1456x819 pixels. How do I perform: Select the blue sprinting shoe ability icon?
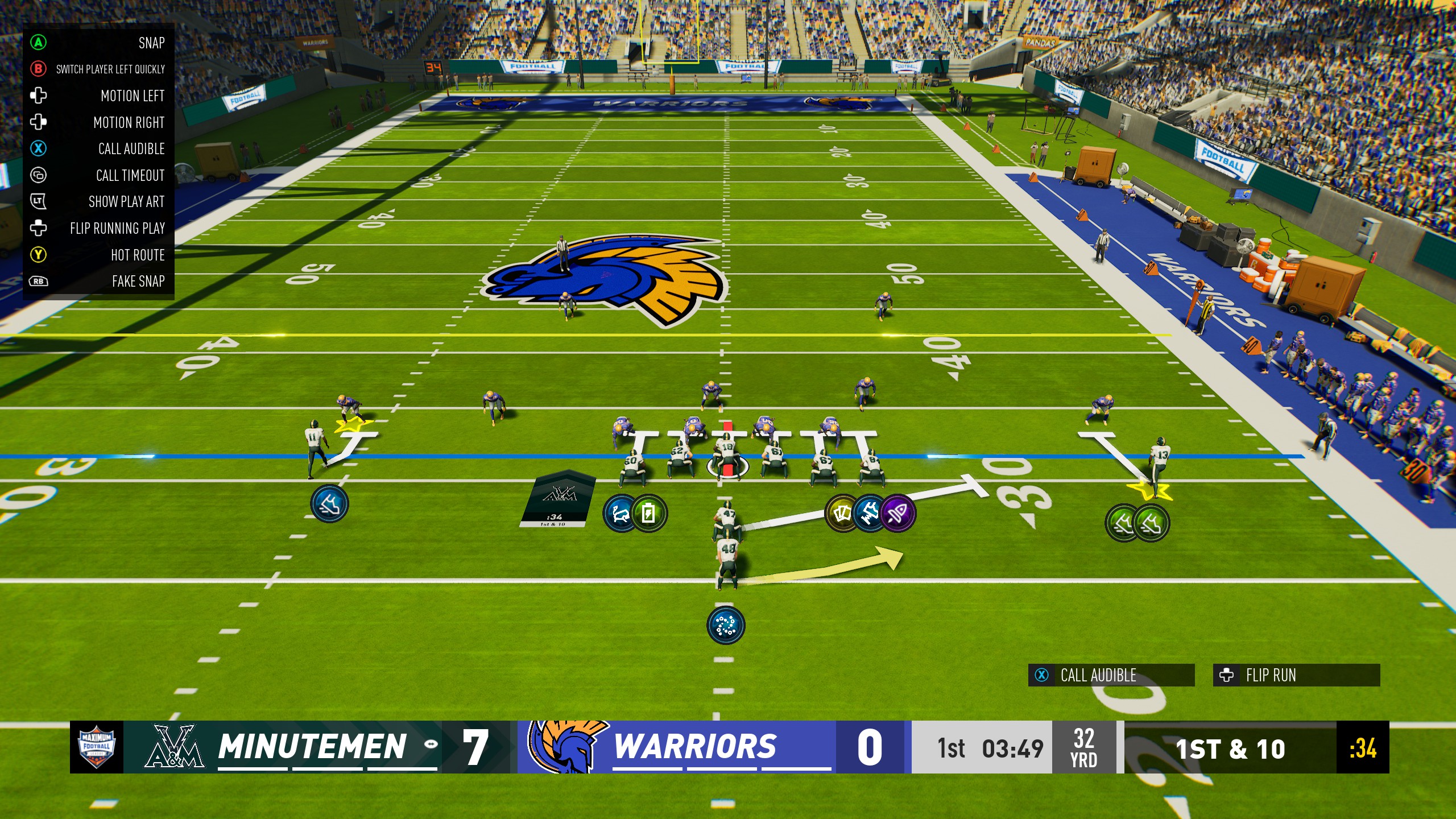330,504
